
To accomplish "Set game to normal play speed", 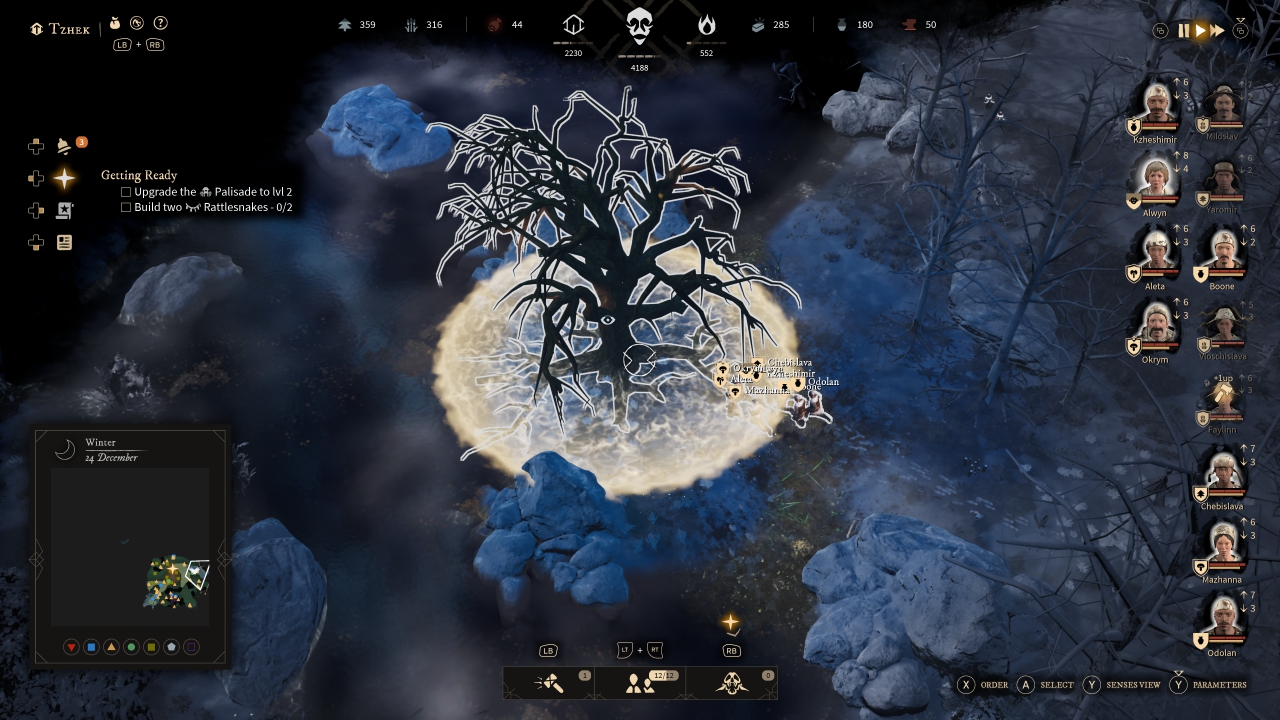I will click(1201, 31).
